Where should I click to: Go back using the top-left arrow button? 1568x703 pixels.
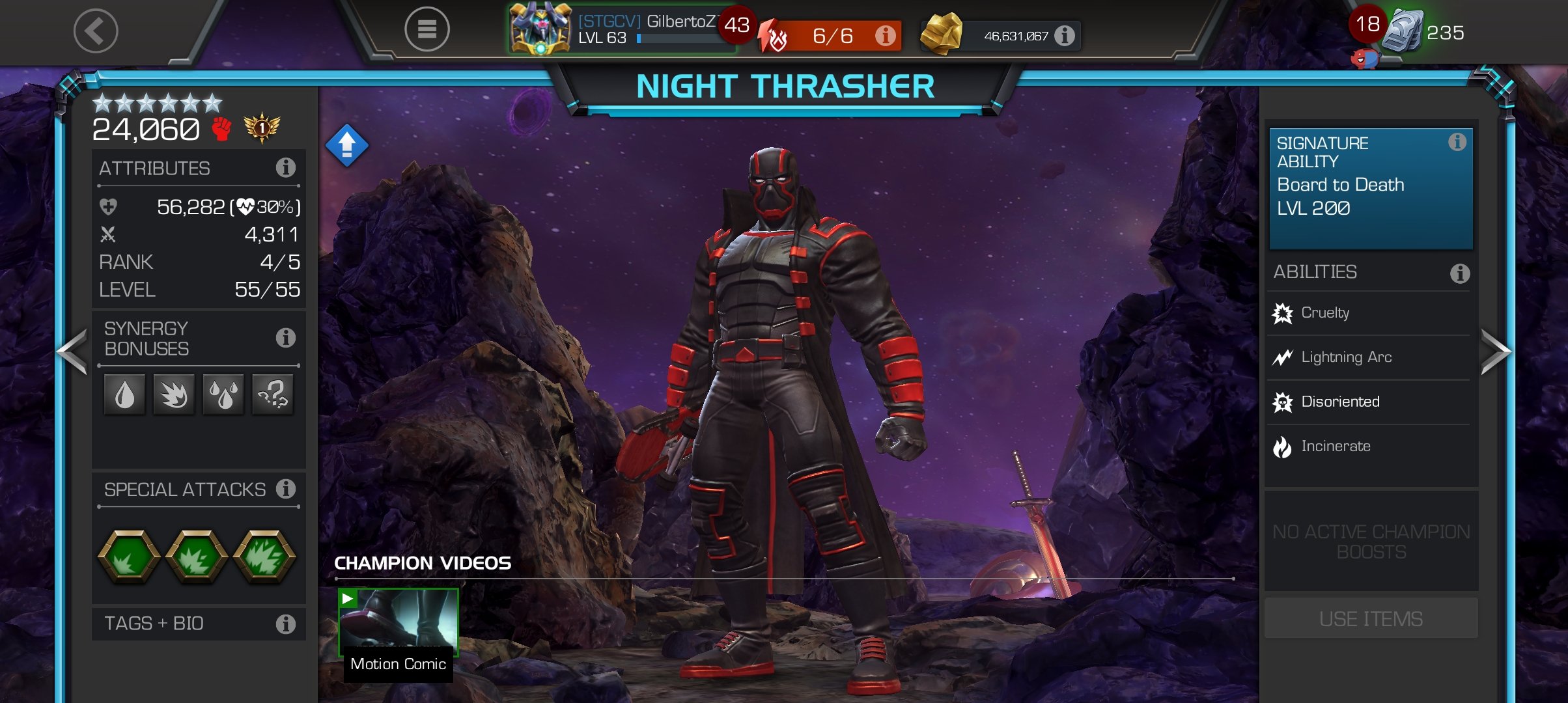(96, 31)
